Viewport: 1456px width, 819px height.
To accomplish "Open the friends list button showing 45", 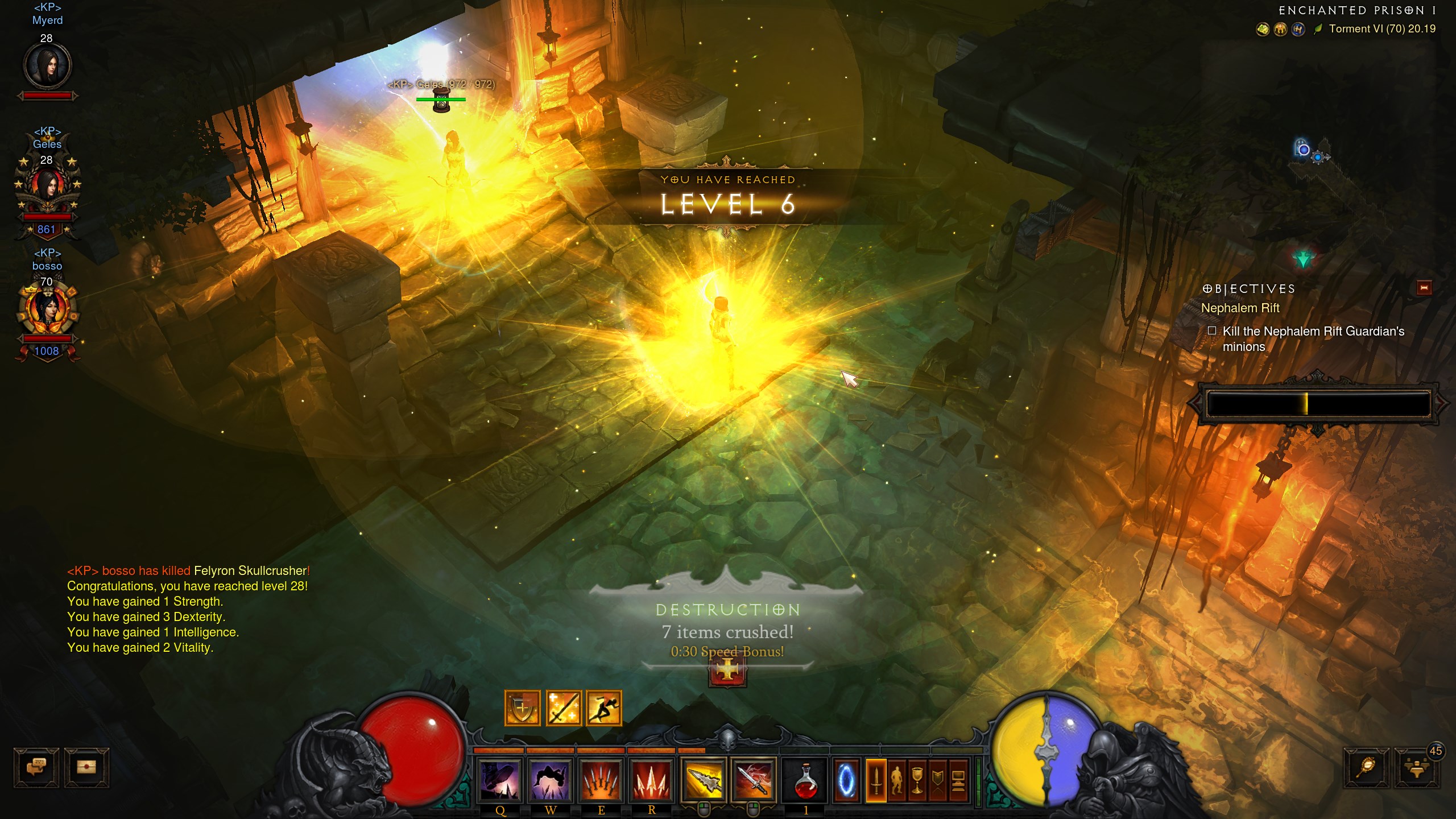I will [1416, 768].
